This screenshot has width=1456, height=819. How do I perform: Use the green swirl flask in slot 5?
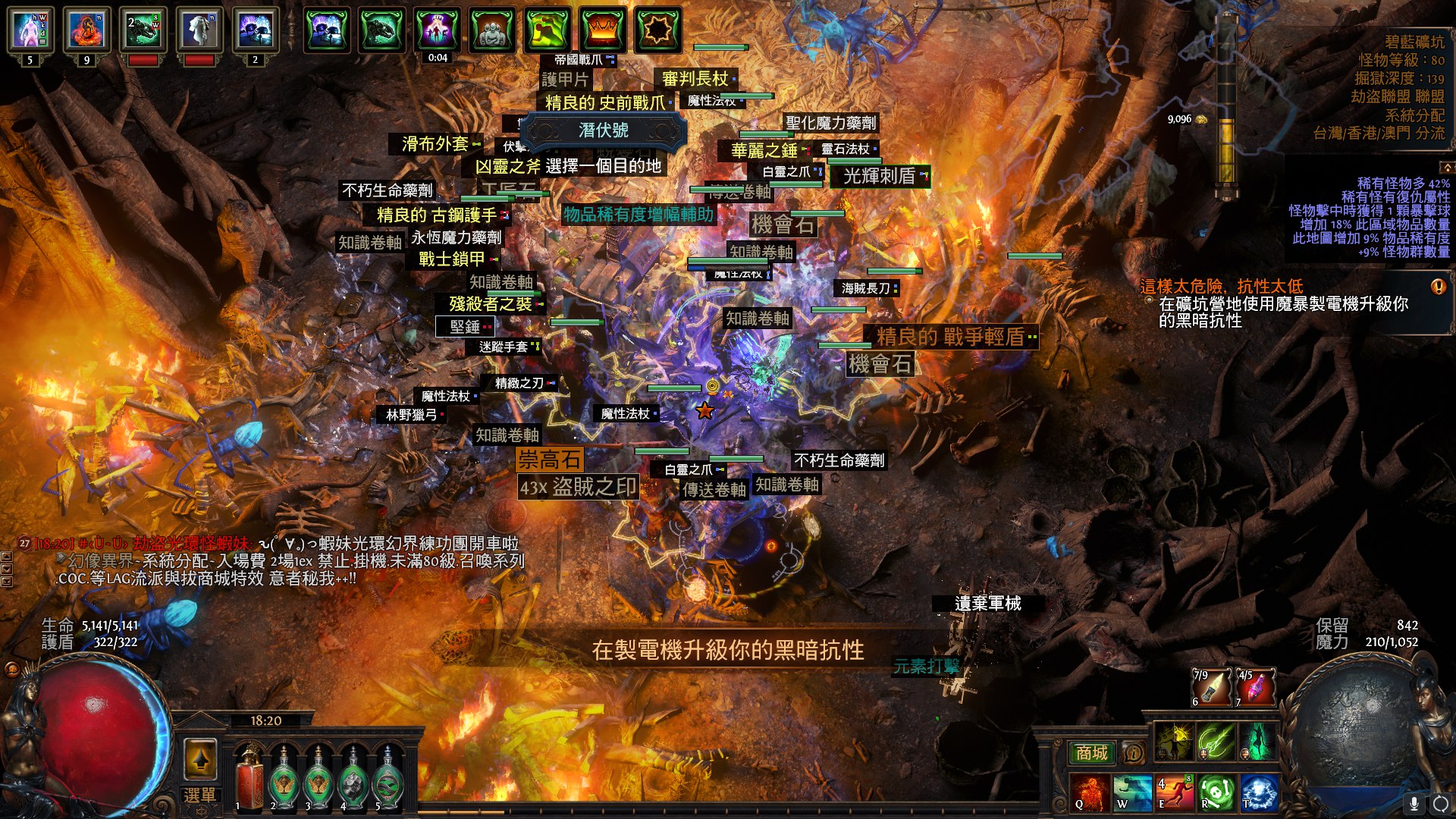pos(388,780)
